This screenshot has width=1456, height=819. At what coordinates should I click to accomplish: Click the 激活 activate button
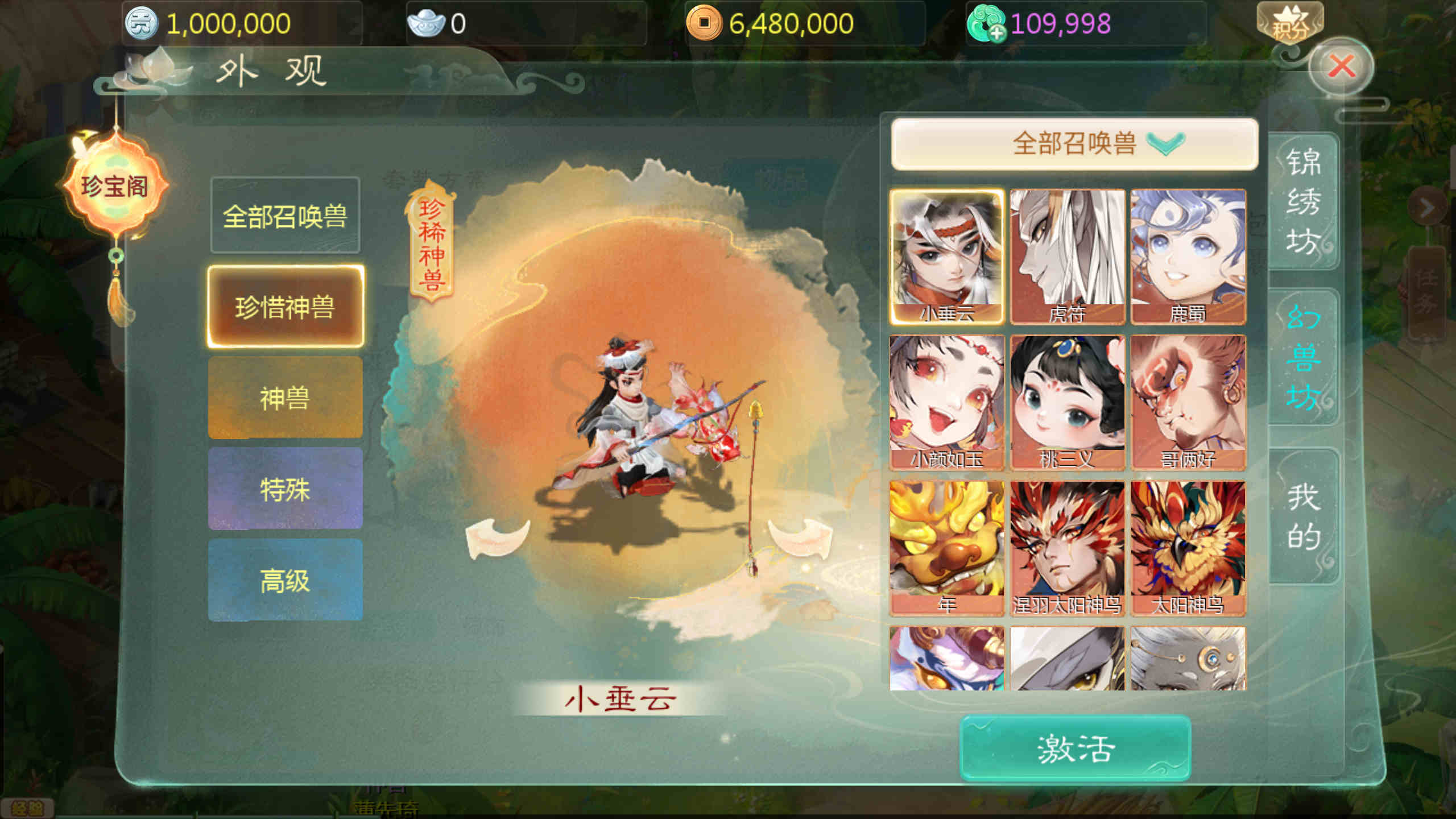coord(1074,748)
